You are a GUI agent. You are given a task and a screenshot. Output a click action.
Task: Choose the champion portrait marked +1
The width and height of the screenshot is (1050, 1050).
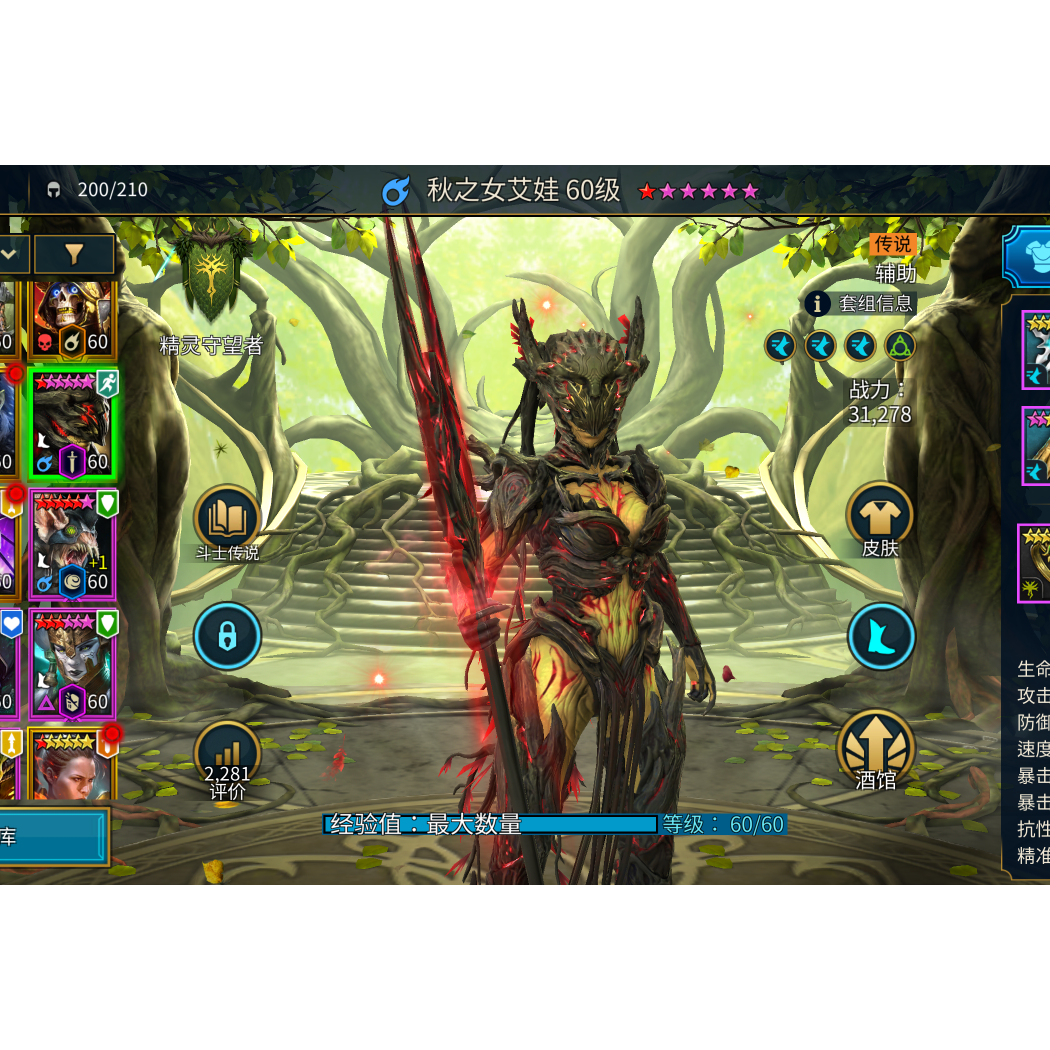click(73, 545)
